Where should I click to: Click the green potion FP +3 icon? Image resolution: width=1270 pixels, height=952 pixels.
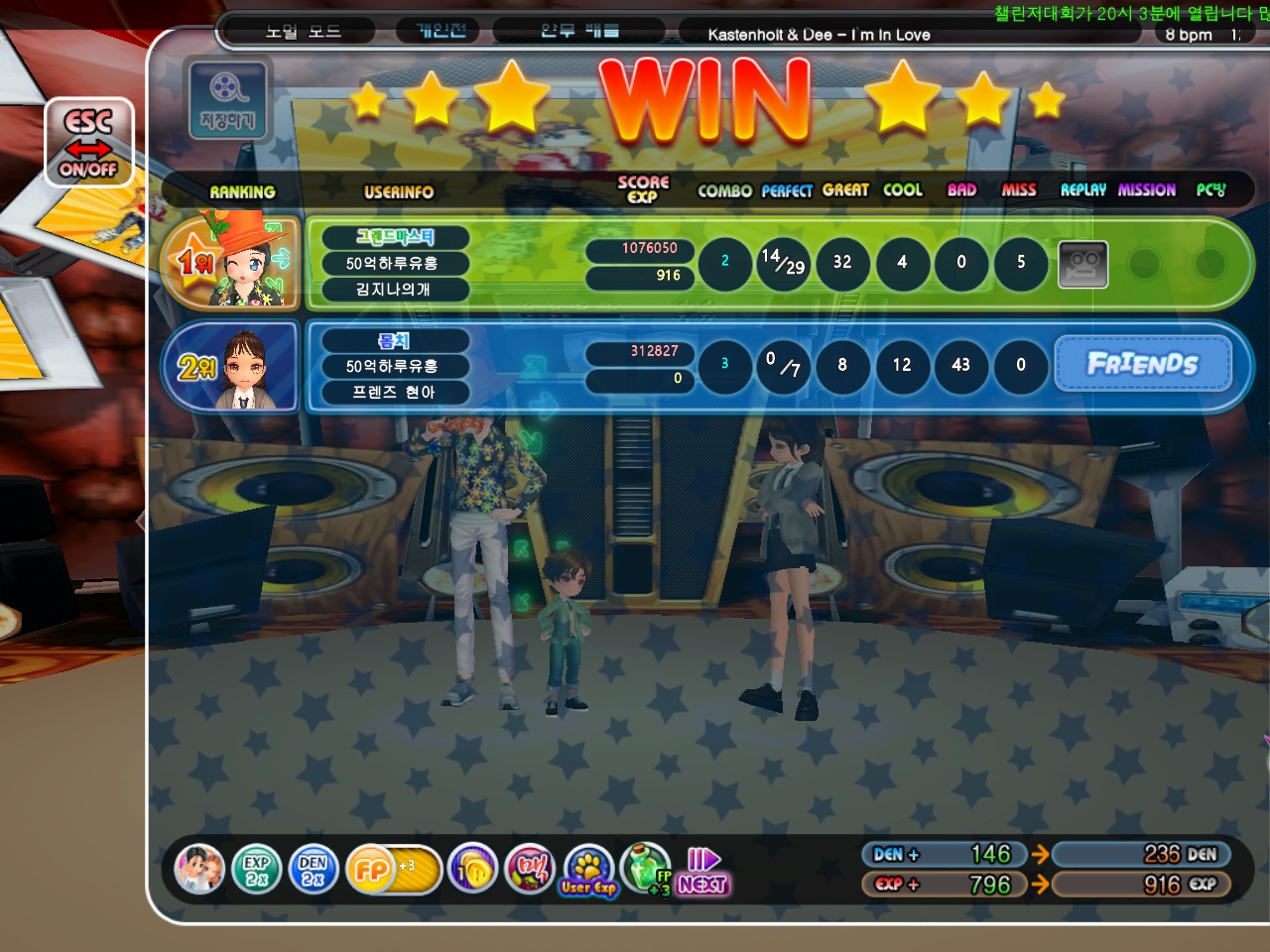pyautogui.click(x=646, y=870)
